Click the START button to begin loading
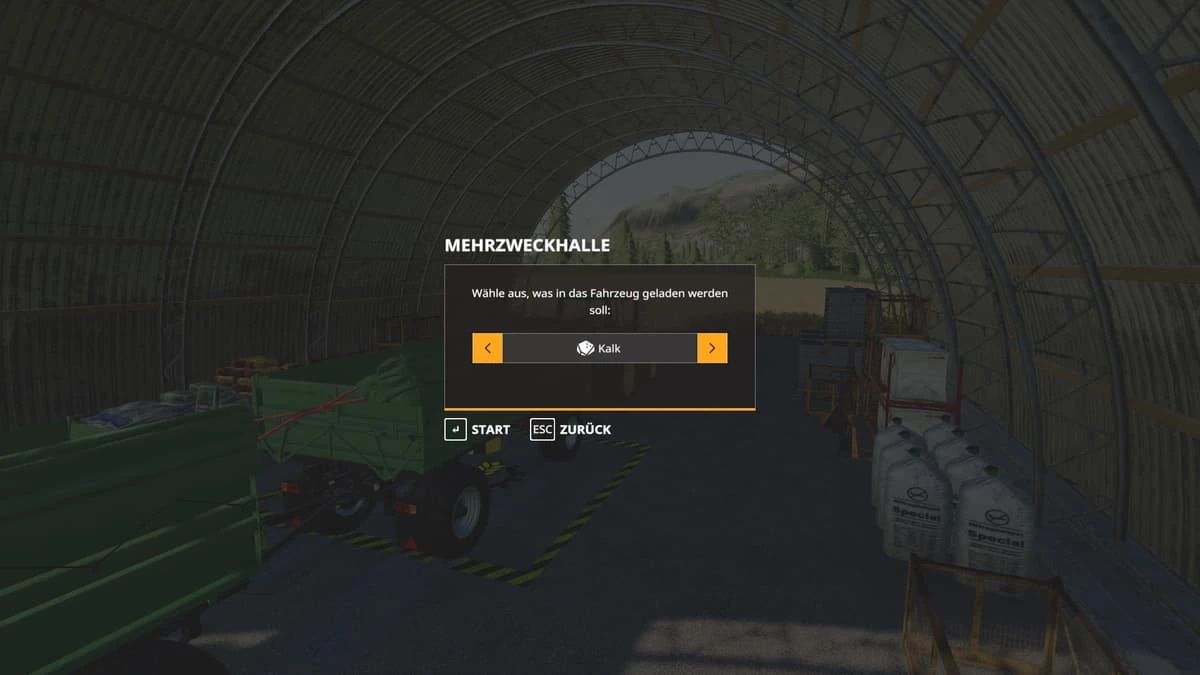Screen dimensions: 1200x675 478,429
